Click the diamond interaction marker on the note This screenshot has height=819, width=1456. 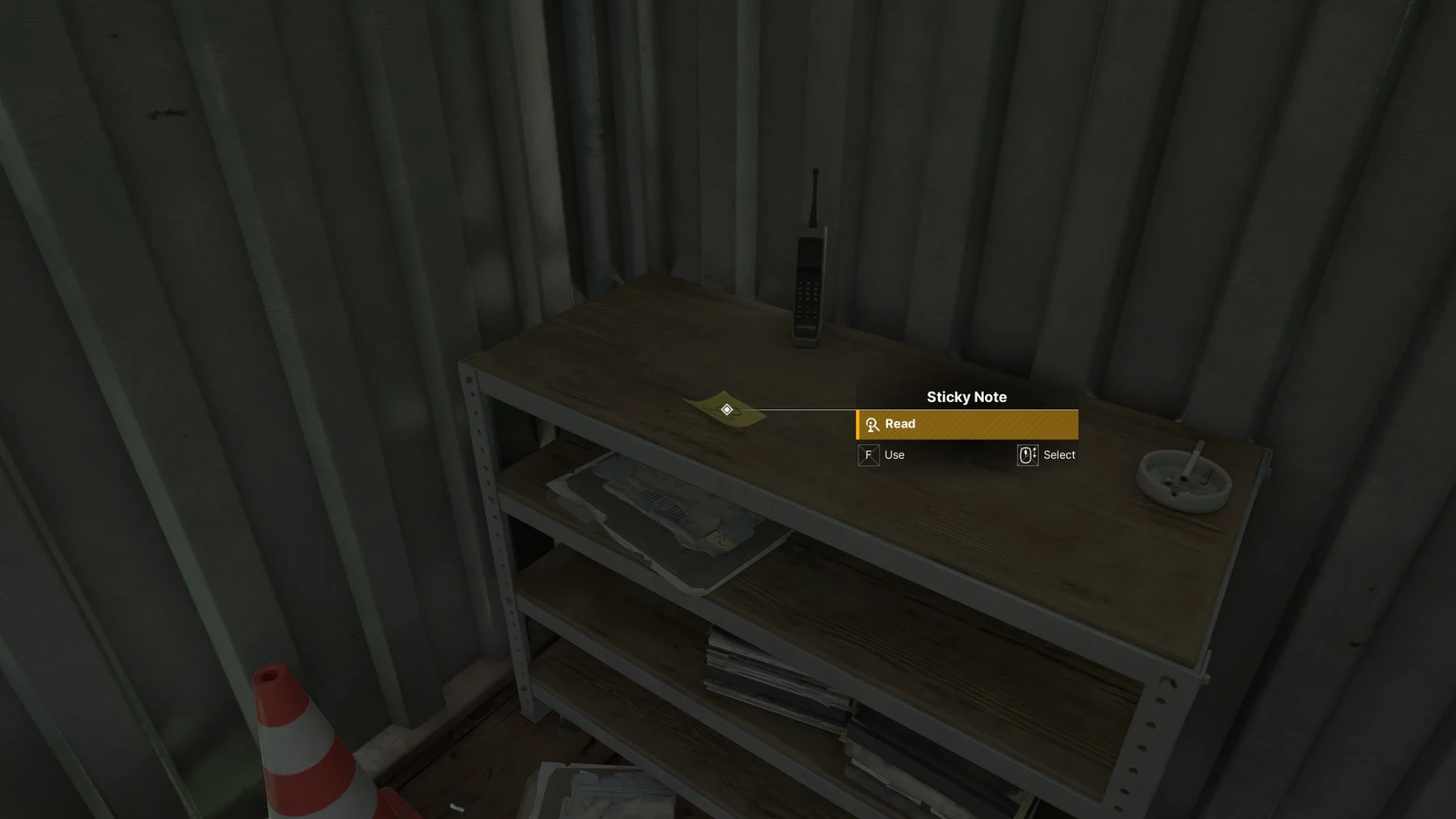[x=726, y=409]
